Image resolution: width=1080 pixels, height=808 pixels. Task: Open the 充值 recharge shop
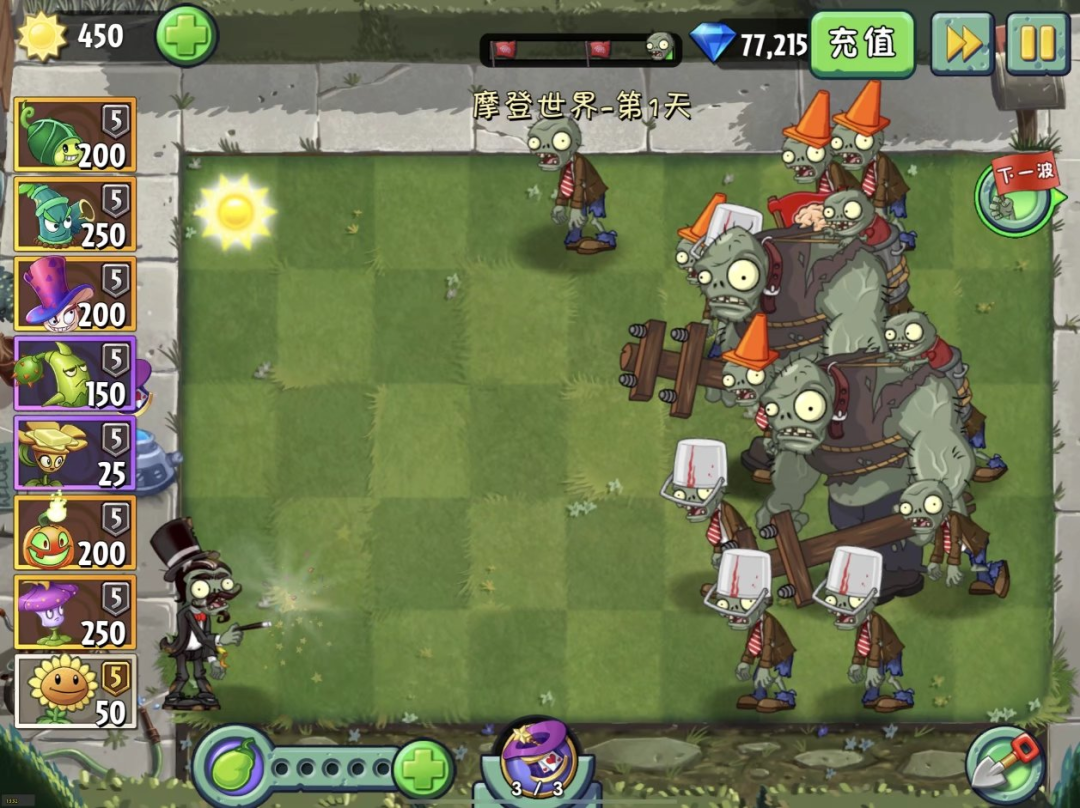coord(861,44)
